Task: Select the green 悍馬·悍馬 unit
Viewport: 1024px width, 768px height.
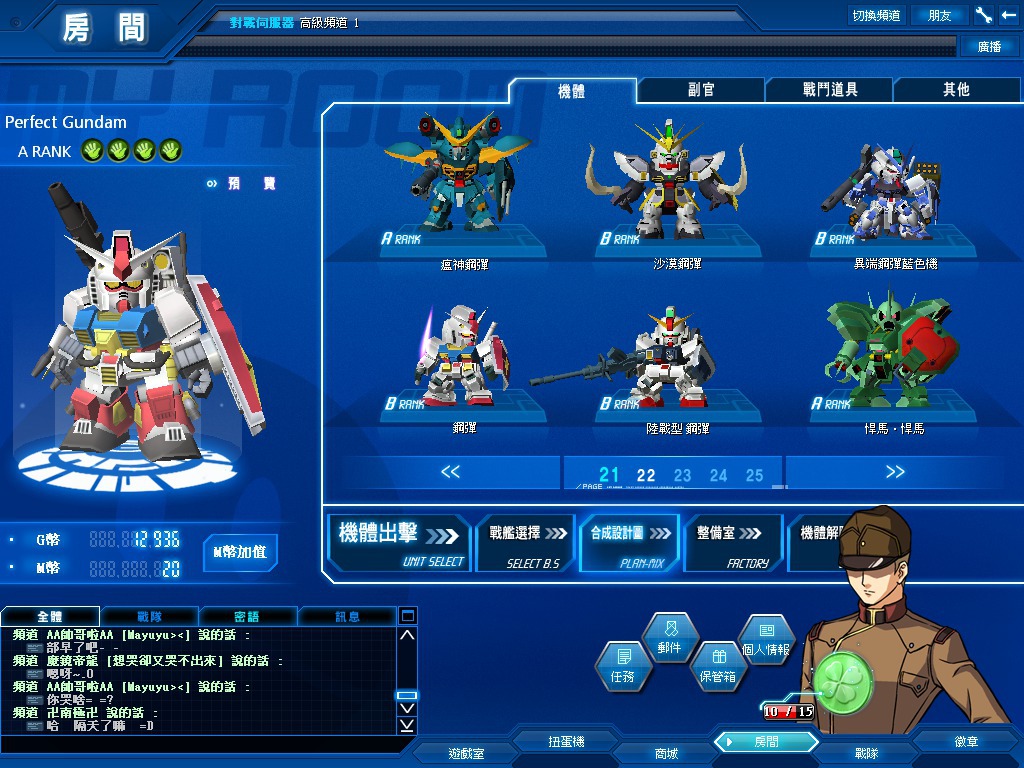Action: point(891,360)
